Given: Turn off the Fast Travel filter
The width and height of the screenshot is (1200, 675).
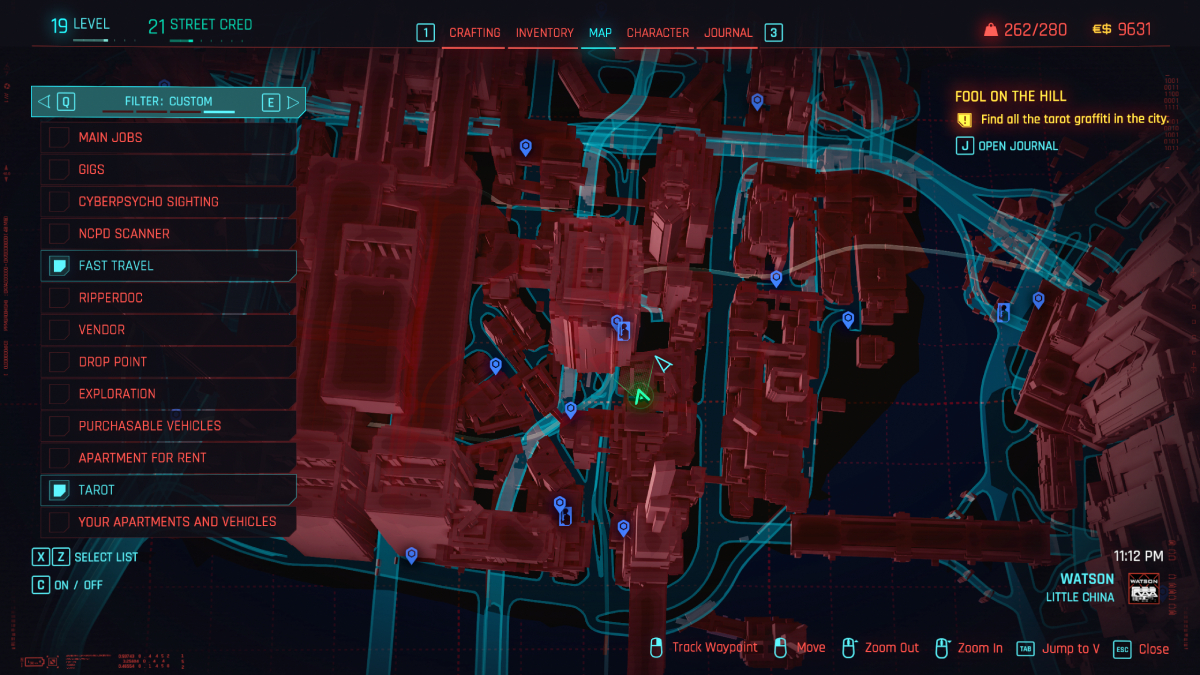Looking at the screenshot, I should tap(168, 265).
